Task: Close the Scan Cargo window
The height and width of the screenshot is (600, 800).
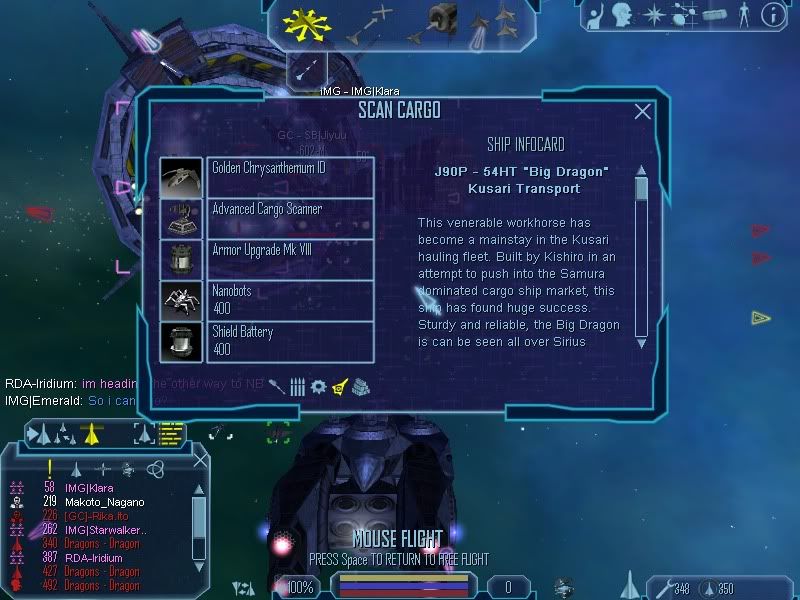Action: click(643, 112)
